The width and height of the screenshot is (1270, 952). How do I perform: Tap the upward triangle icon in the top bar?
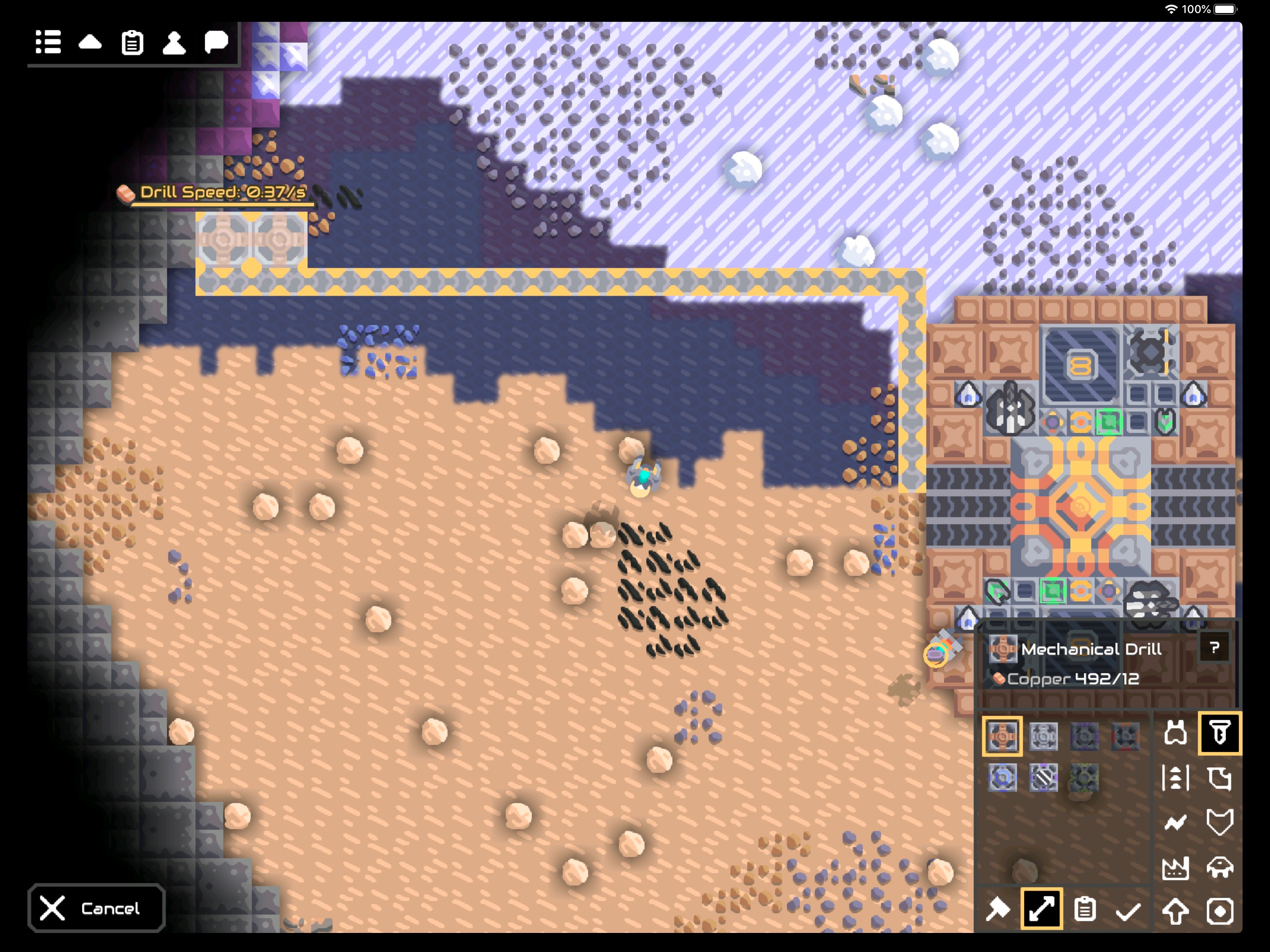click(90, 42)
